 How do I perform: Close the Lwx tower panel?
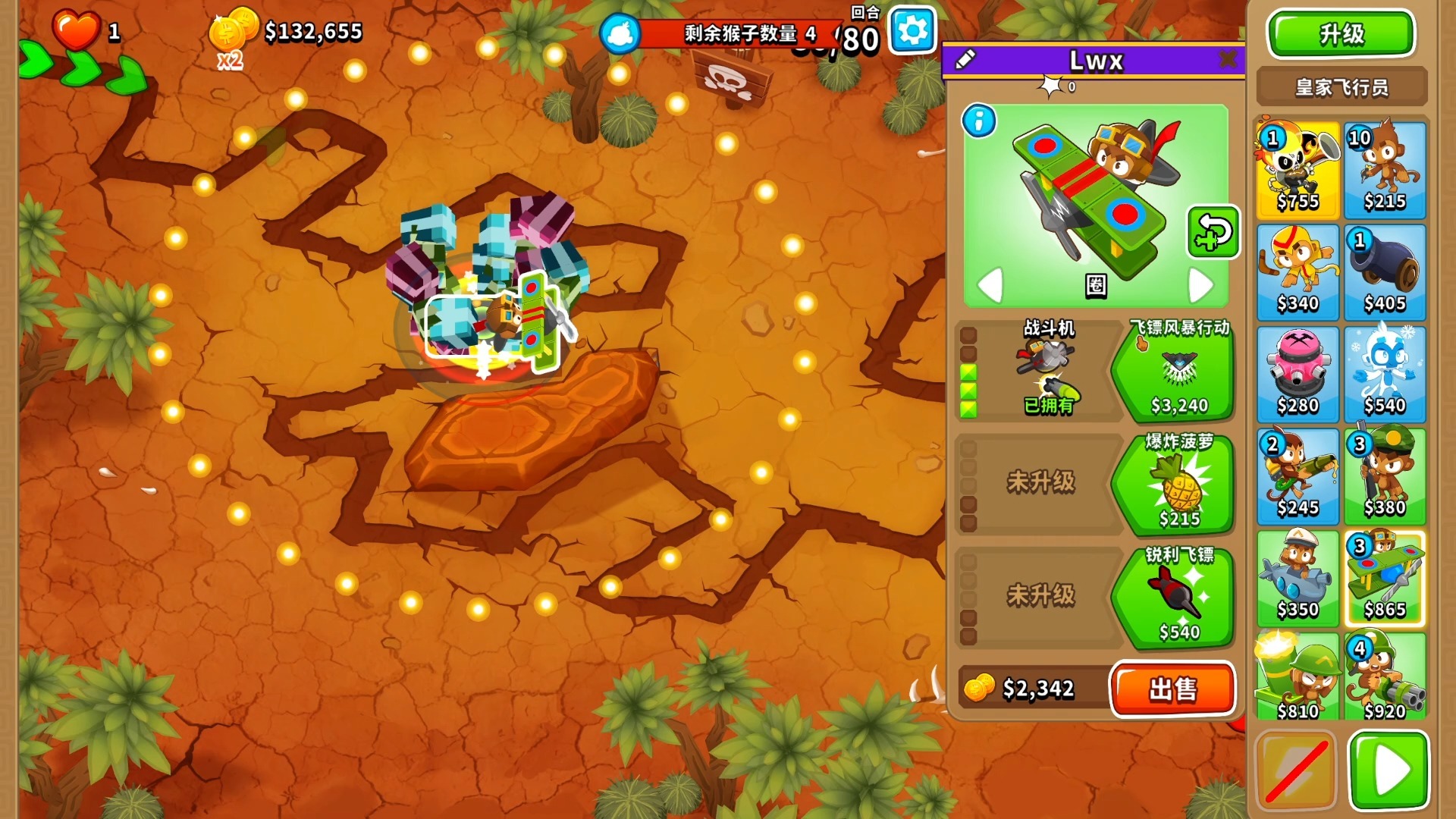pos(1228,59)
